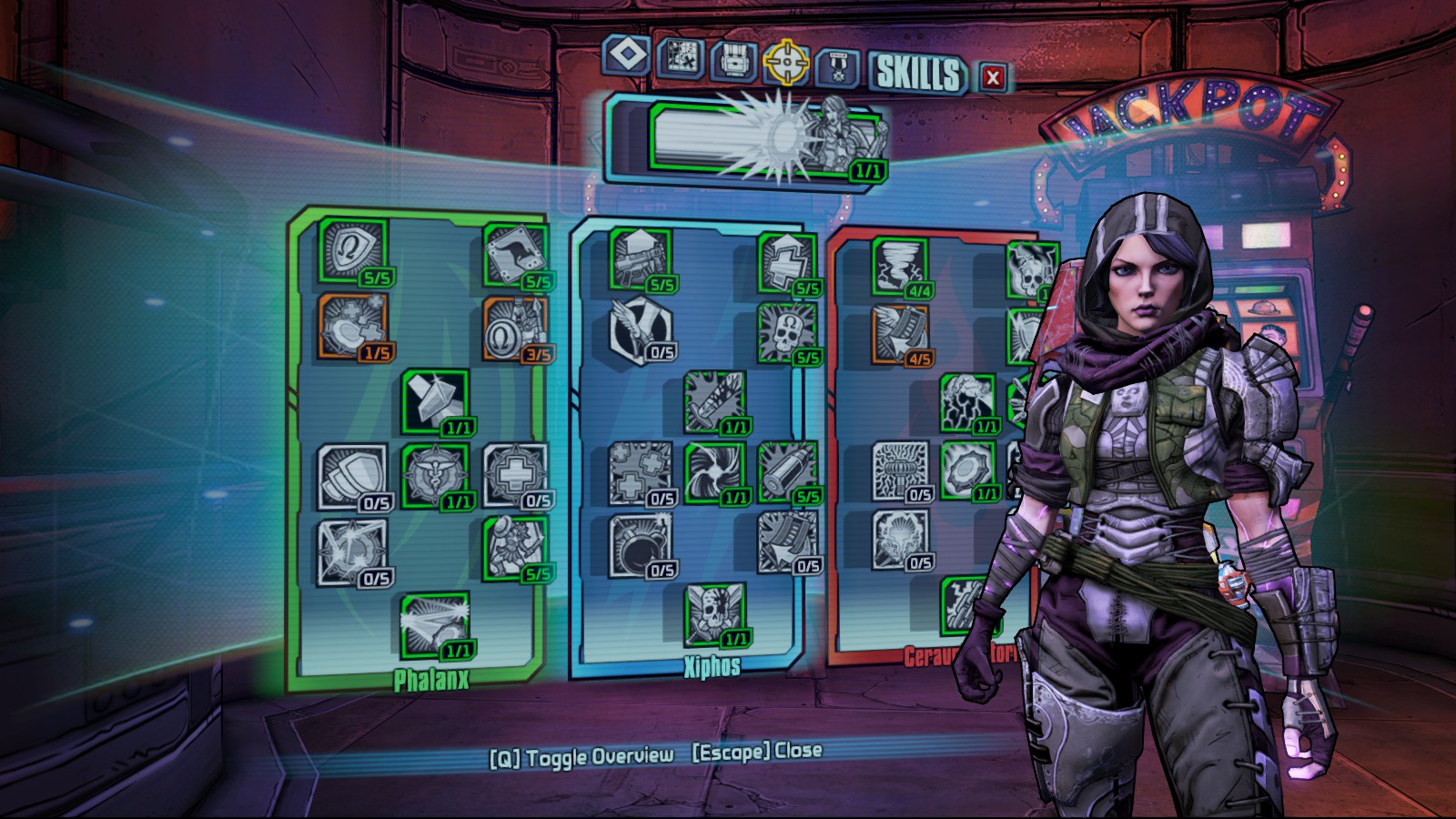The height and width of the screenshot is (819, 1456).
Task: Select the winged sandal skill at 0/5
Action: click(x=641, y=329)
